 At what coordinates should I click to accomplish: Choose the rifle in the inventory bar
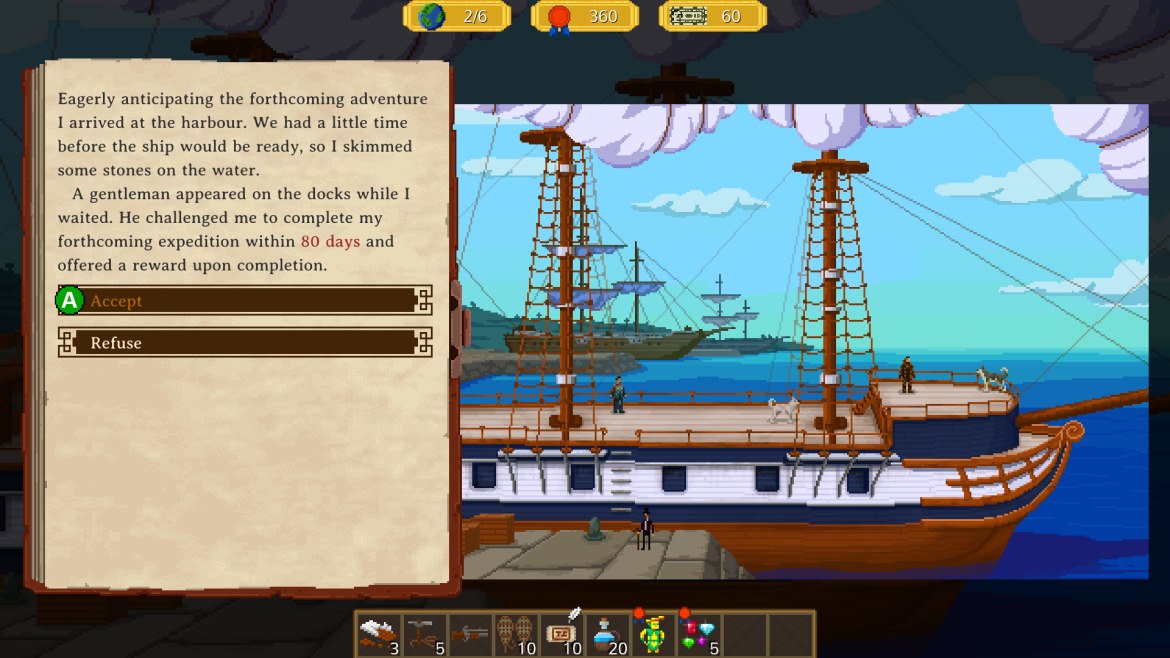(x=470, y=634)
